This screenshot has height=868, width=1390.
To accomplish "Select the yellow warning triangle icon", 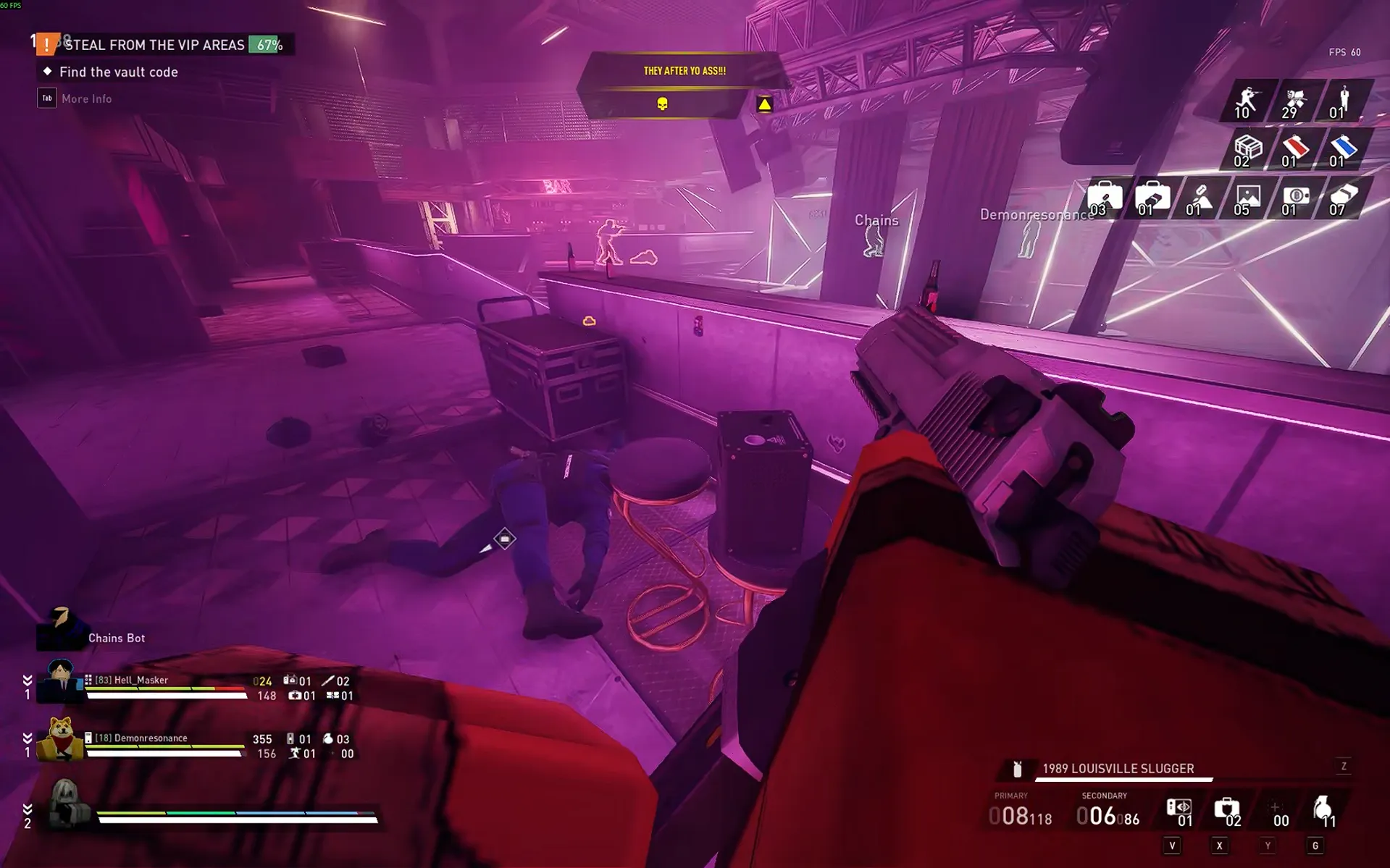I will (764, 104).
